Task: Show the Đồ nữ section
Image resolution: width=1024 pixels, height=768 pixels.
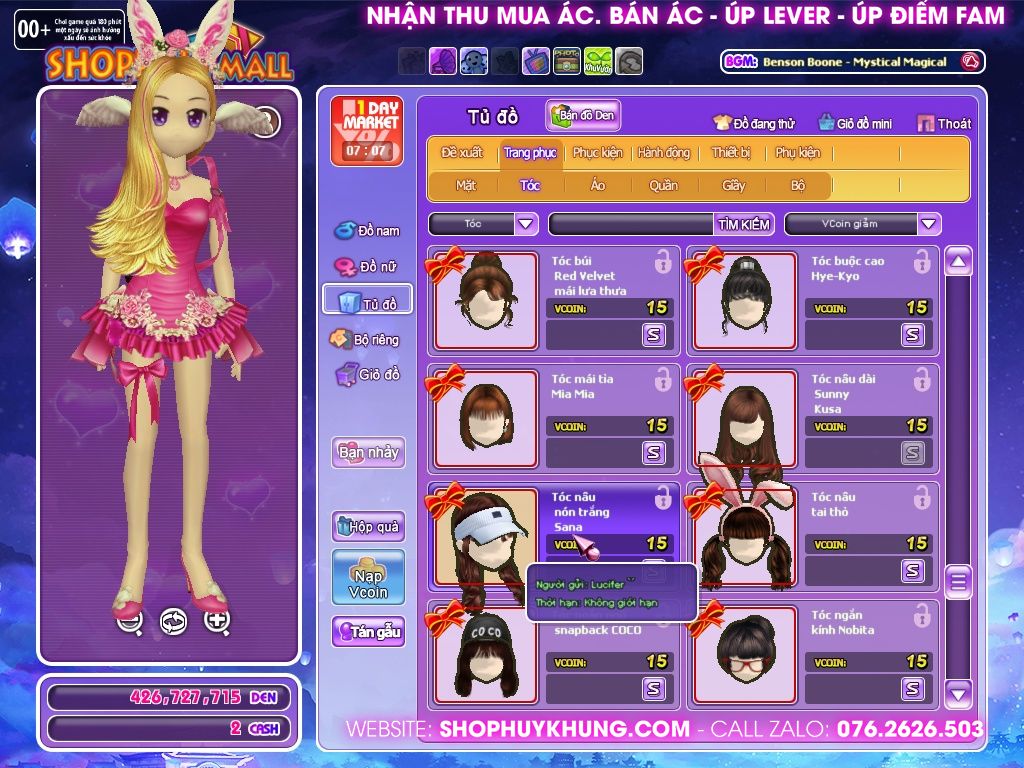Action: 367,267
